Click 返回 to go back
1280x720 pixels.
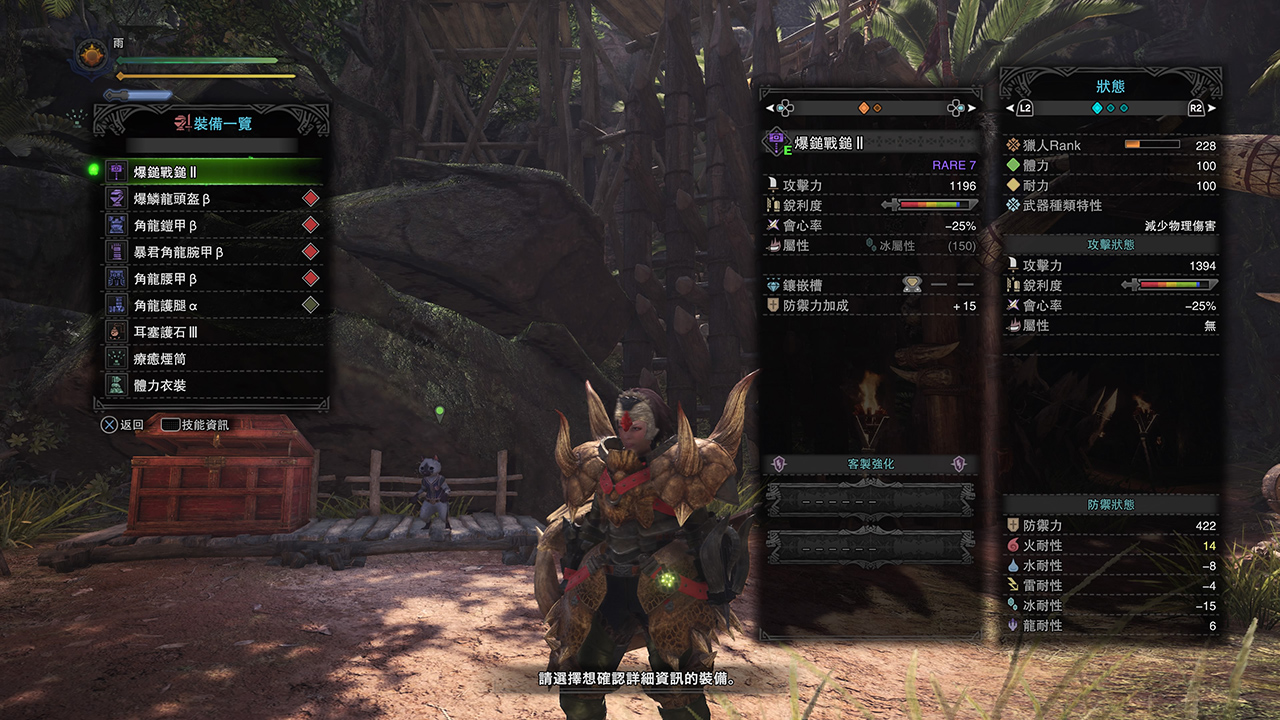tap(123, 425)
